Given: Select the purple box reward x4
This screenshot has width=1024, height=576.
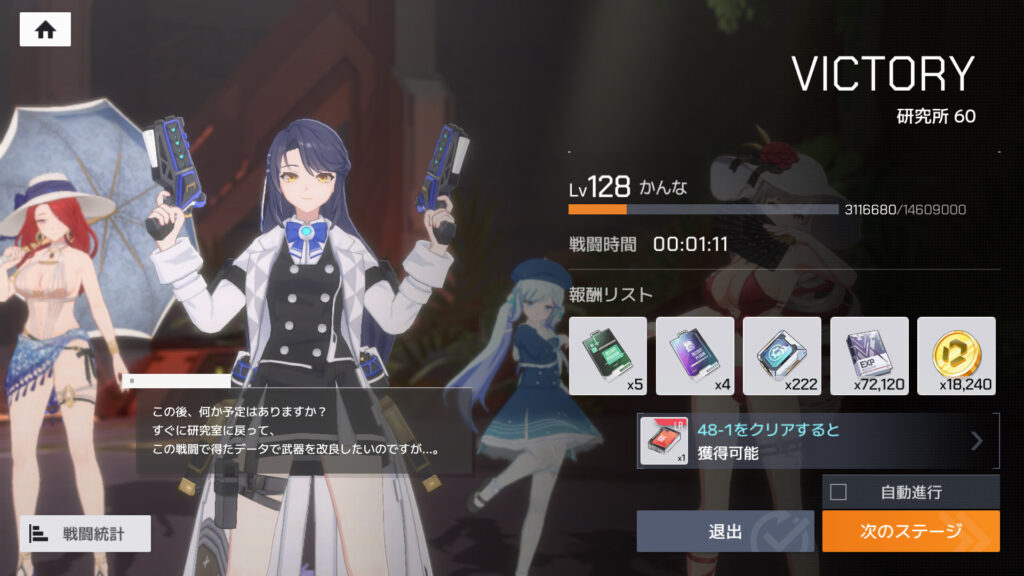Looking at the screenshot, I should point(694,355).
